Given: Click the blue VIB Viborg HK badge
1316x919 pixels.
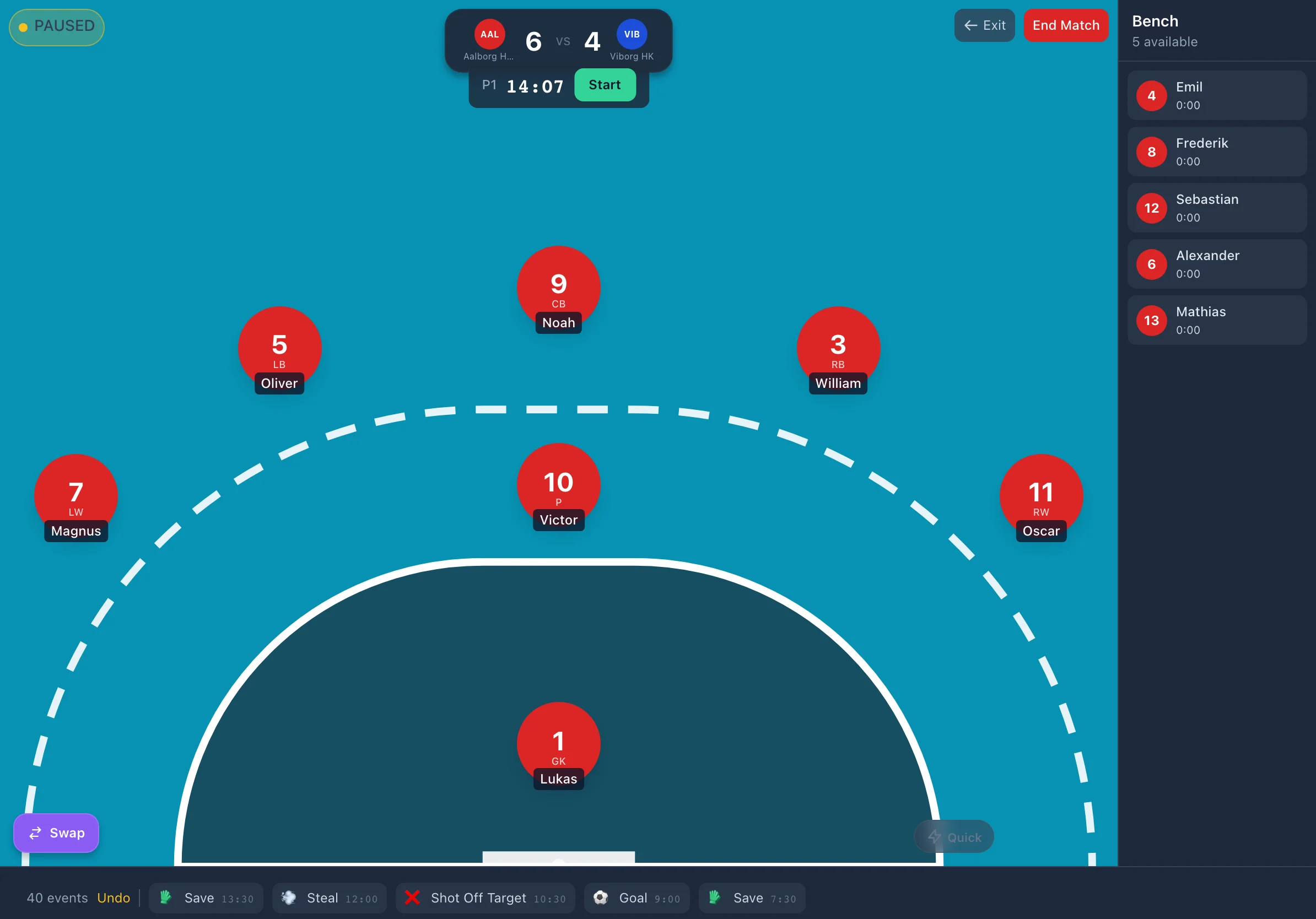Looking at the screenshot, I should click(631, 34).
